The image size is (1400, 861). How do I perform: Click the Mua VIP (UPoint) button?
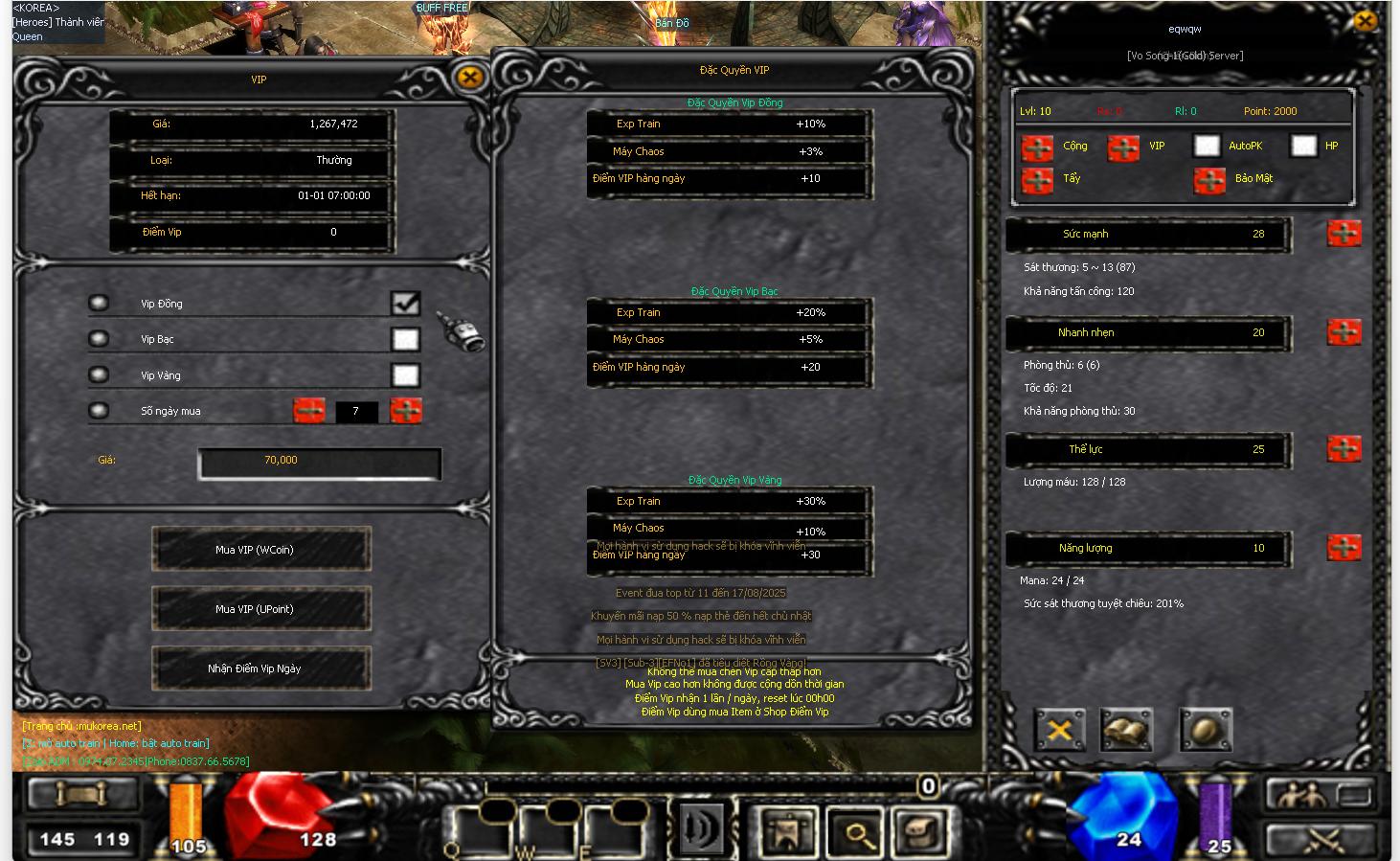[260, 609]
